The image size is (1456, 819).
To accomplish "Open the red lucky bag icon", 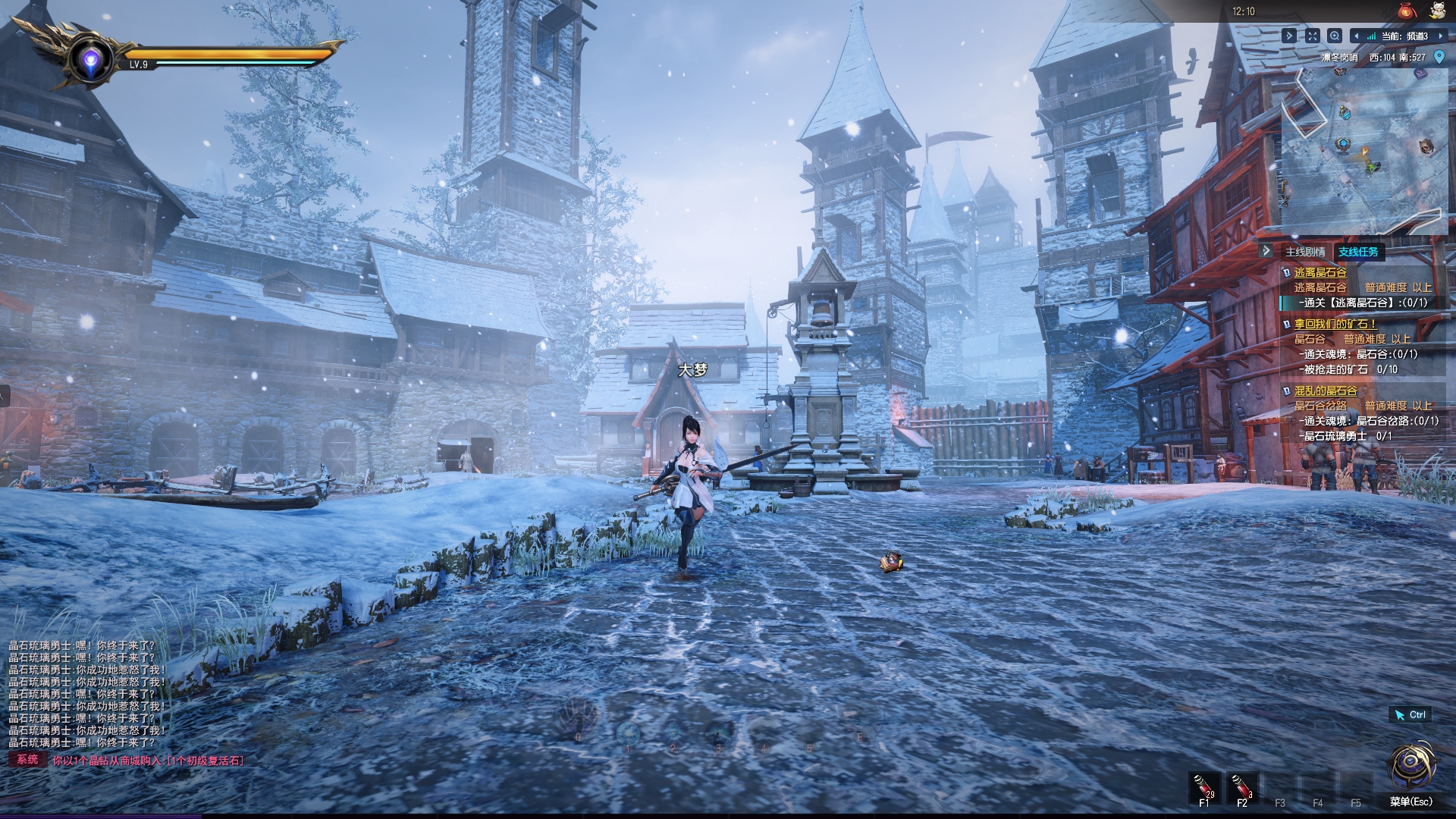I will [1407, 11].
